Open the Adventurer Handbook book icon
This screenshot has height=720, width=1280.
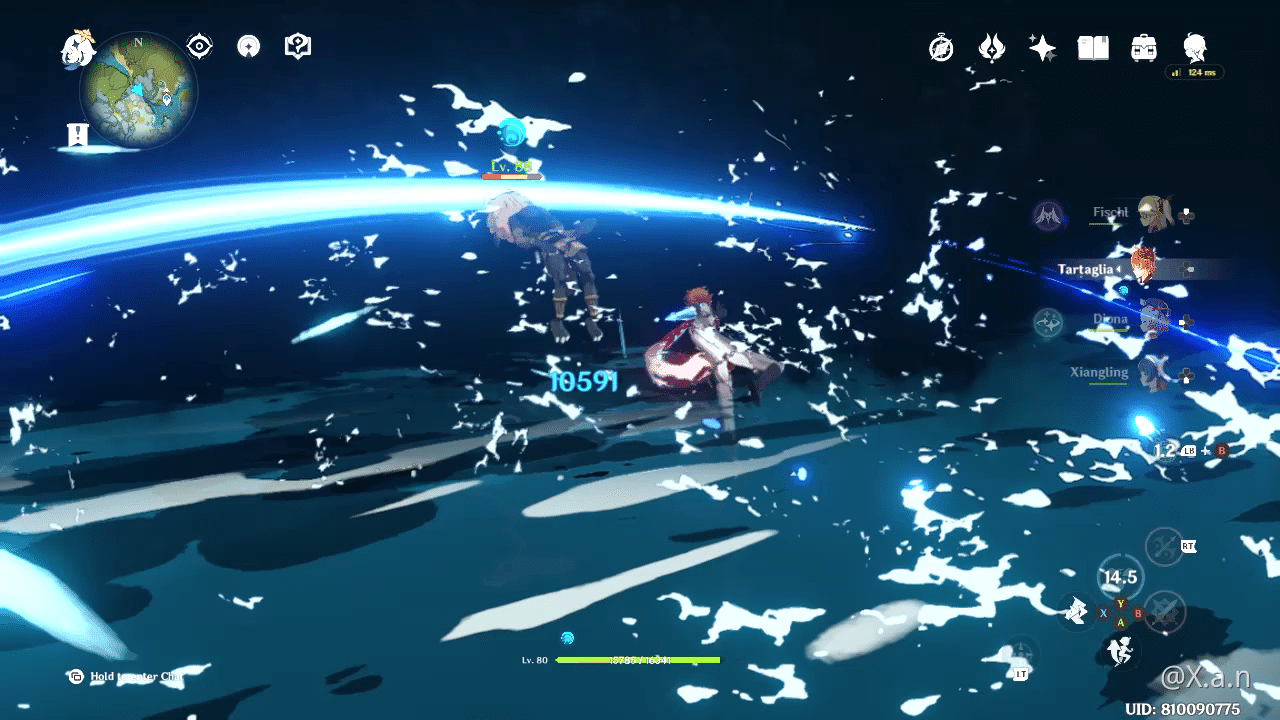(x=1093, y=47)
